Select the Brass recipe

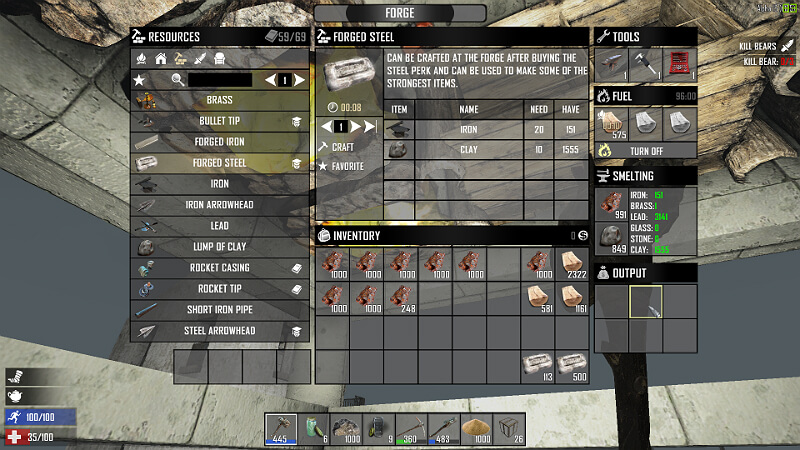[219, 100]
